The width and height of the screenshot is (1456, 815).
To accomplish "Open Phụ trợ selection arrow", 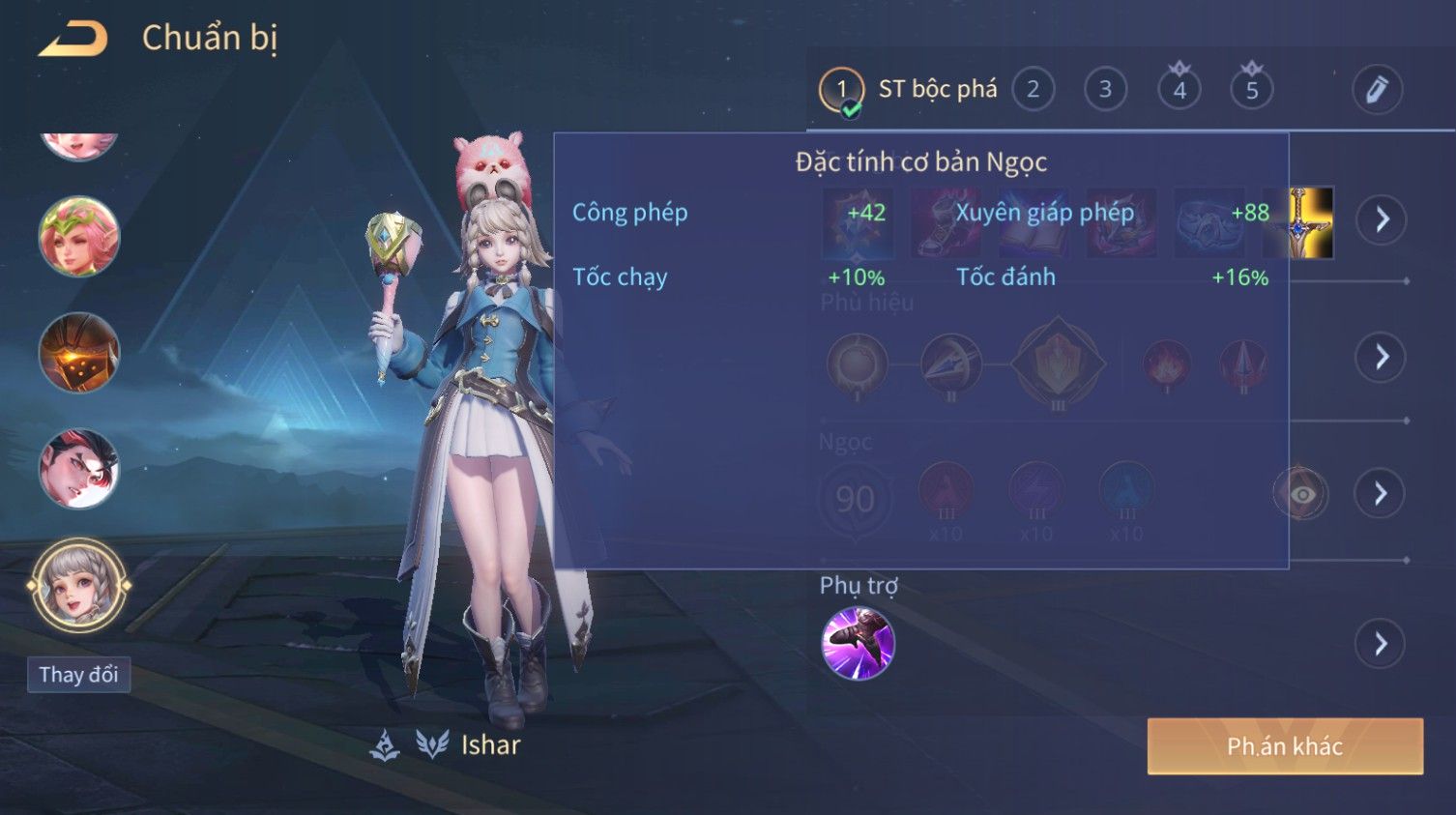I will point(1381,644).
